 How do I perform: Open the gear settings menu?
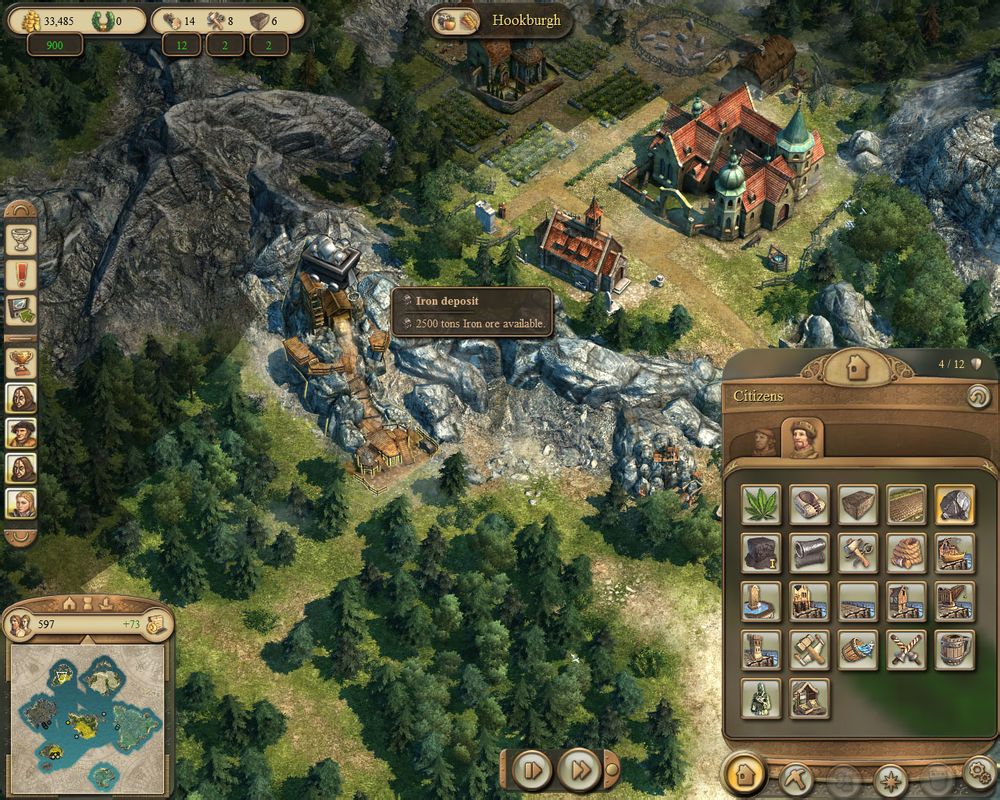[979, 775]
